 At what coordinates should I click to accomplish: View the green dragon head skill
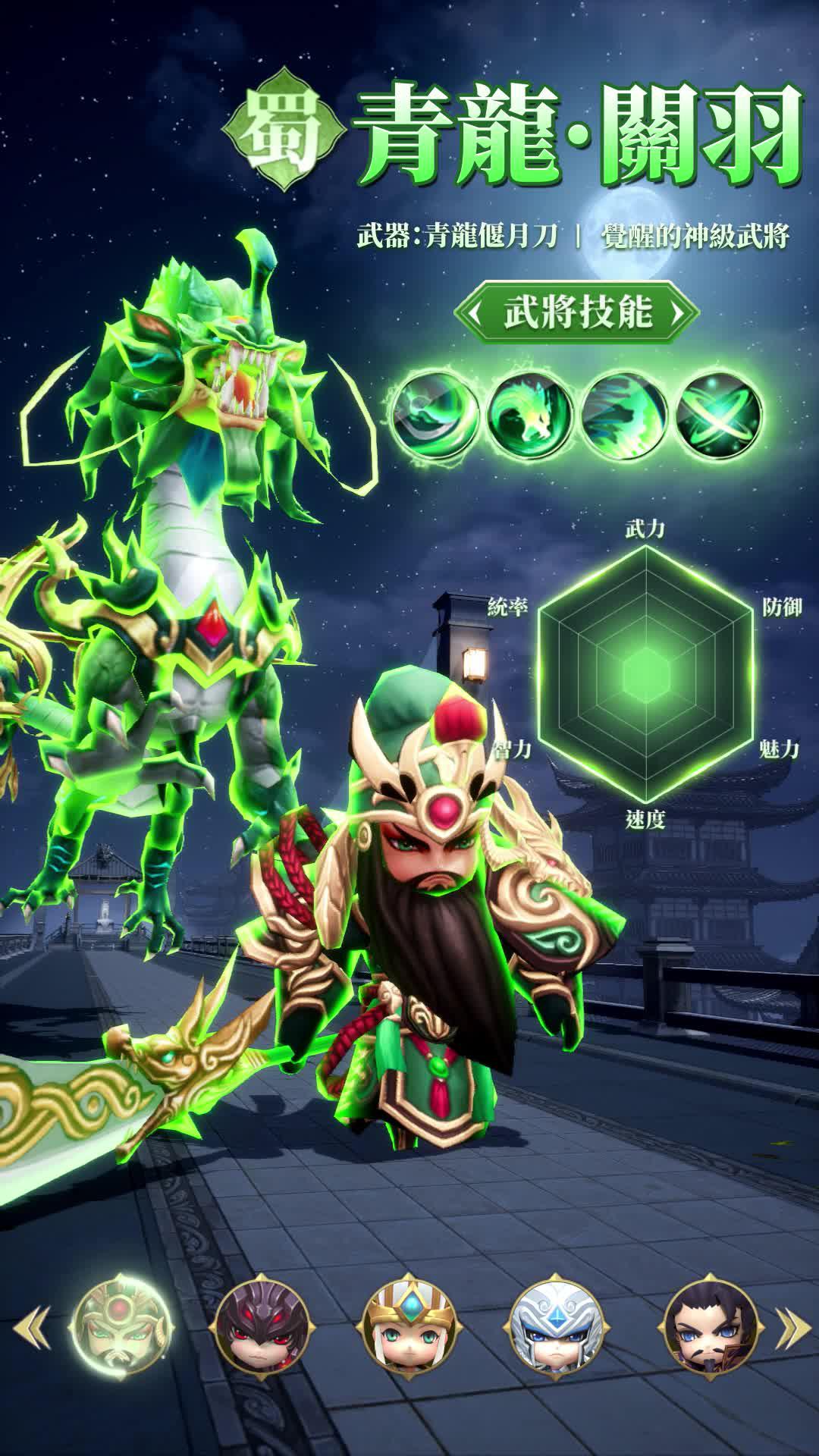[529, 414]
